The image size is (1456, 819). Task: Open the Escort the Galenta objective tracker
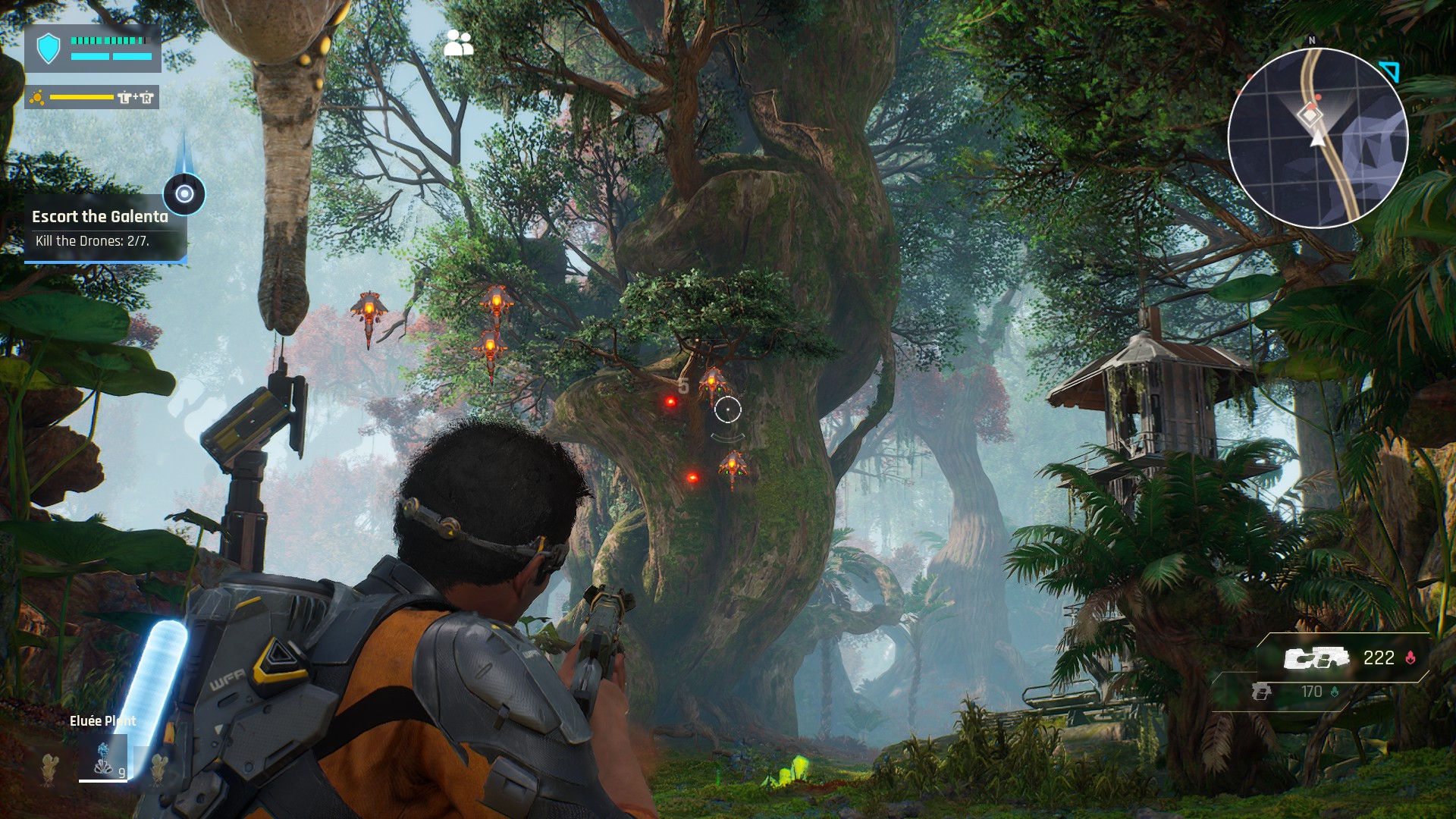(100, 218)
